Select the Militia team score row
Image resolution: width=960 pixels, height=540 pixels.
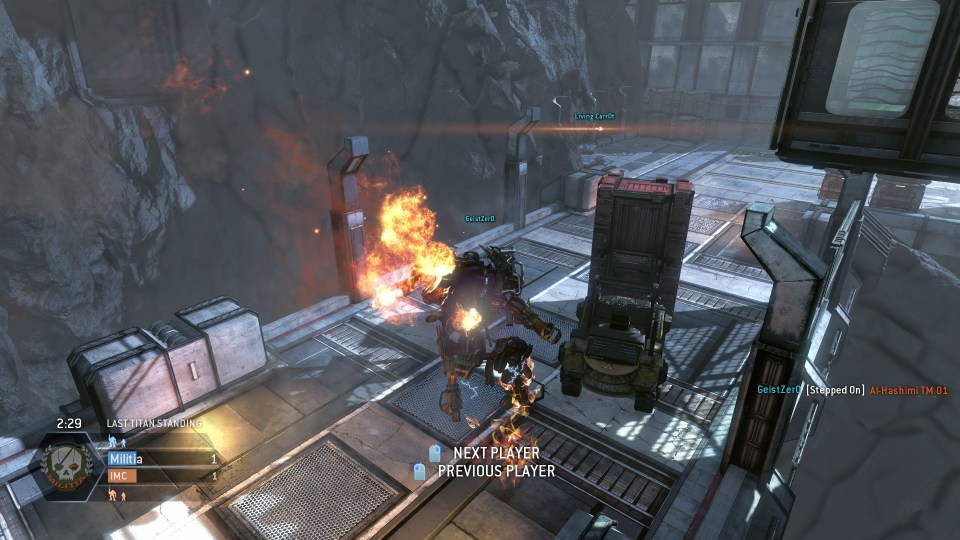163,459
